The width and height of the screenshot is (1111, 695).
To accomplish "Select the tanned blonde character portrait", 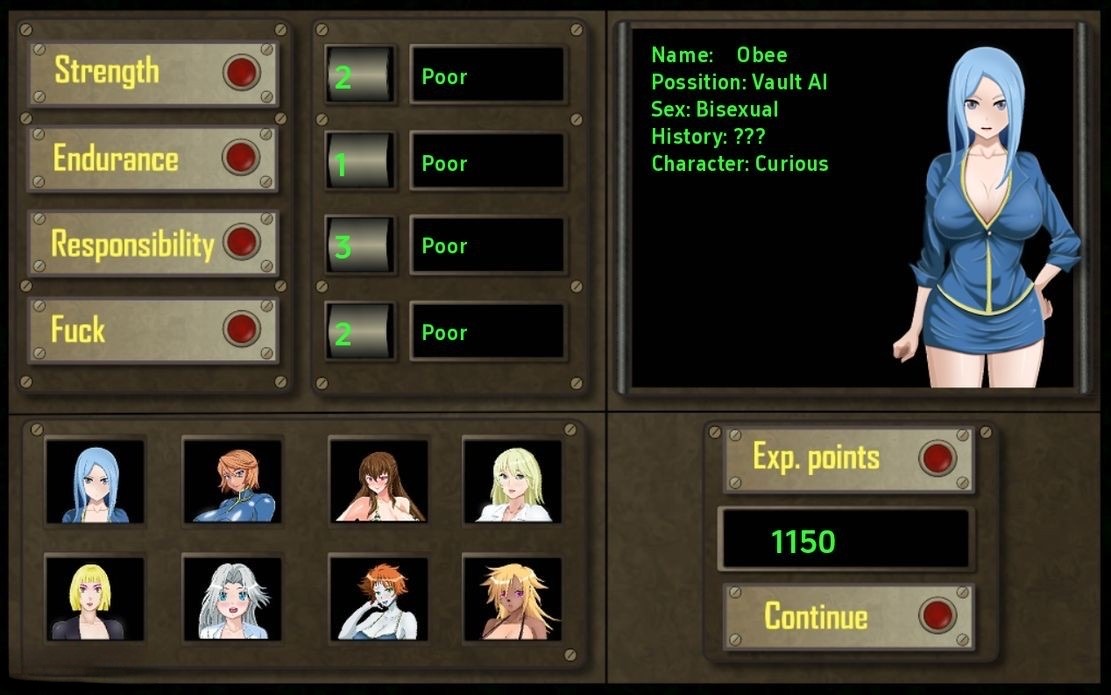I will click(x=512, y=599).
